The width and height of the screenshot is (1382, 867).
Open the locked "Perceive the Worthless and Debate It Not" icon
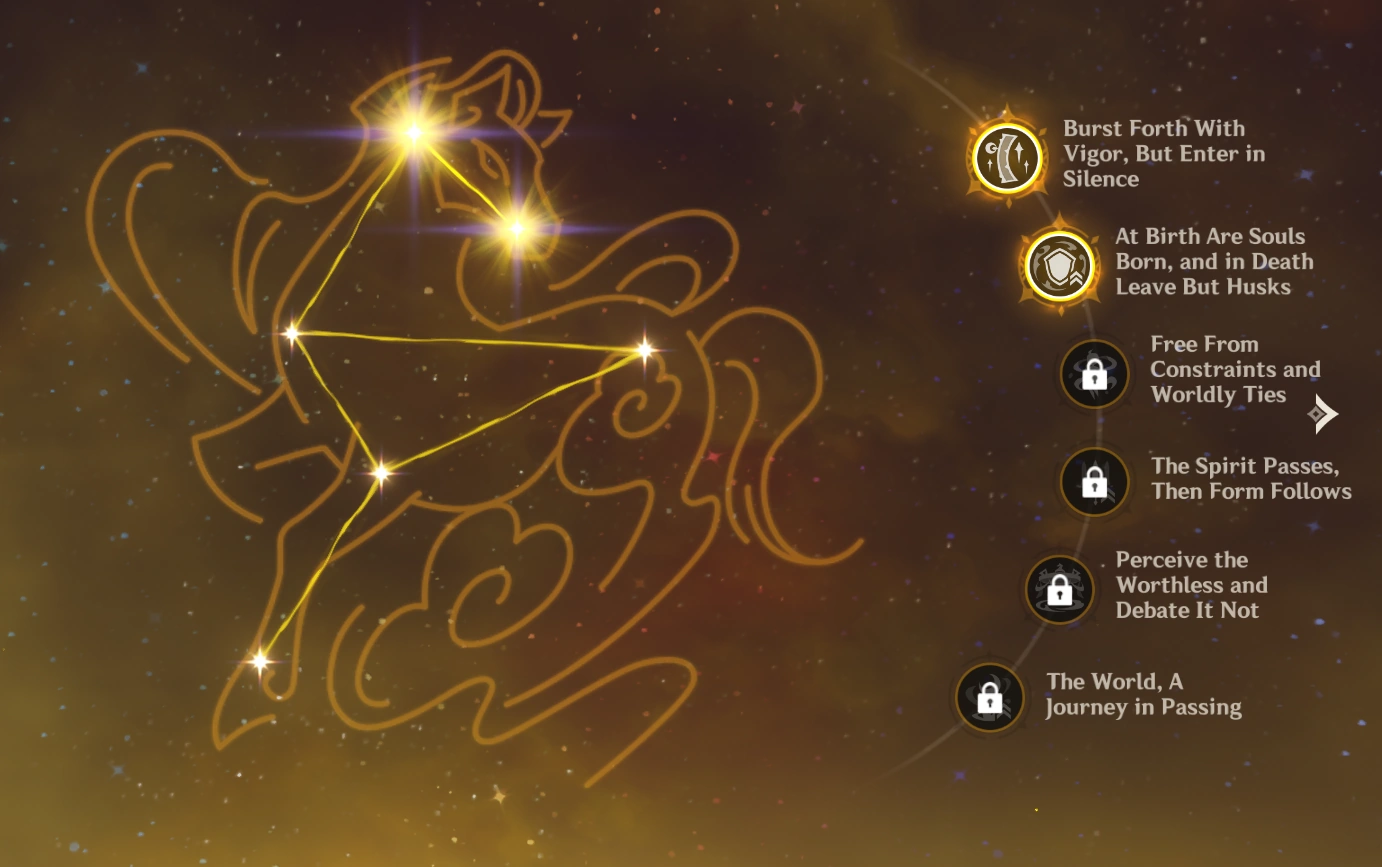(1059, 589)
